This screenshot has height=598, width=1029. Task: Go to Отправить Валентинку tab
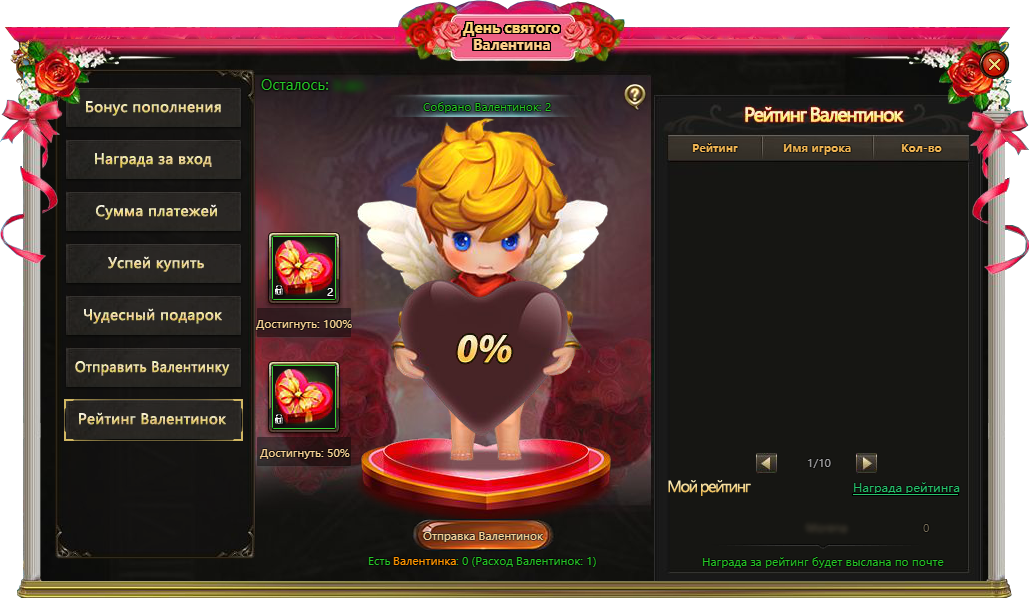point(153,367)
